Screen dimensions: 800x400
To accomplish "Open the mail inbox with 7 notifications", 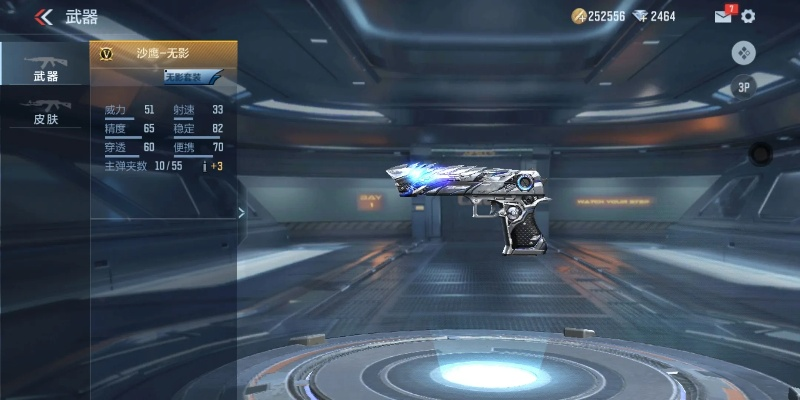I will (723, 16).
